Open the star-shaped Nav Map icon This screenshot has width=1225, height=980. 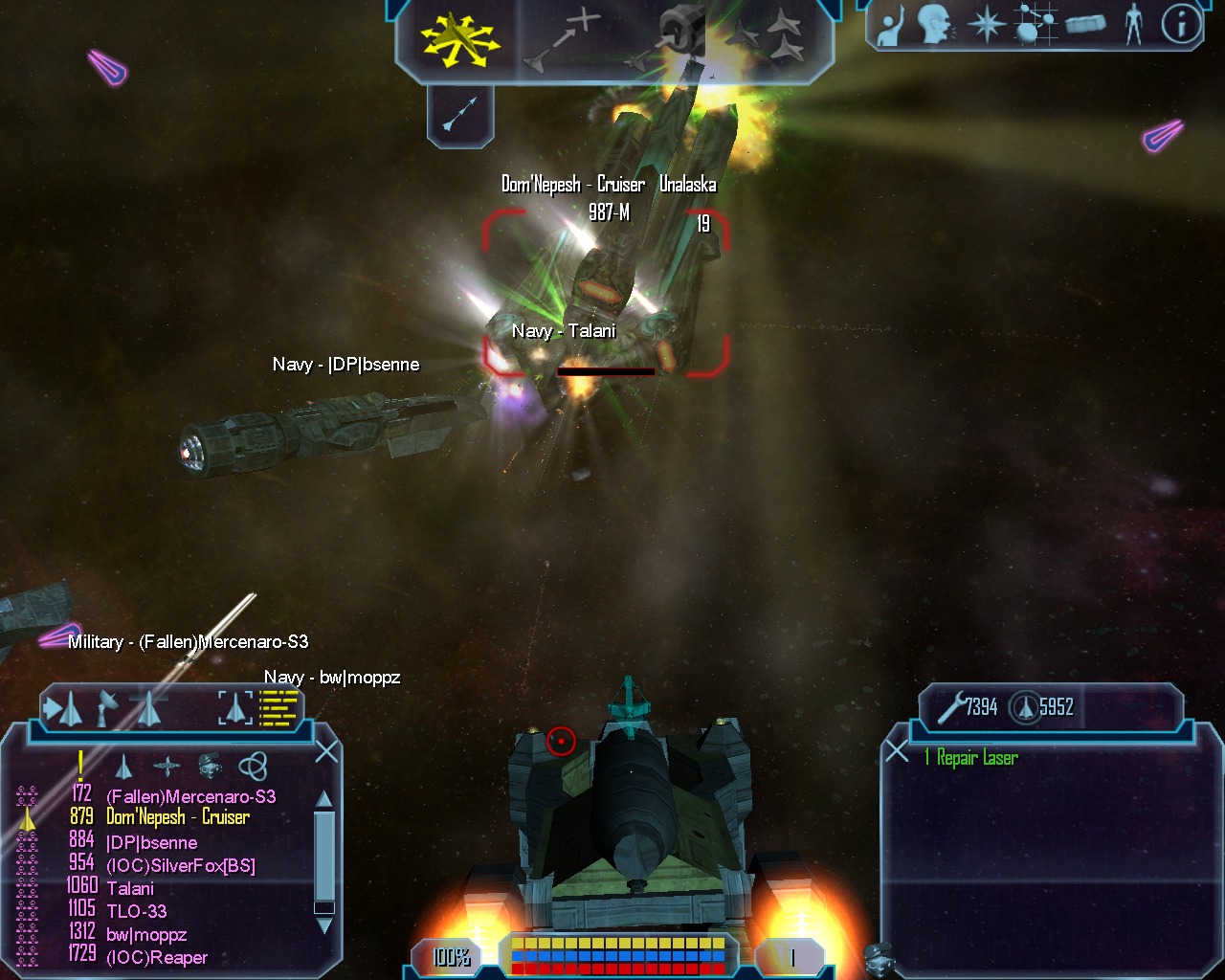point(986,26)
